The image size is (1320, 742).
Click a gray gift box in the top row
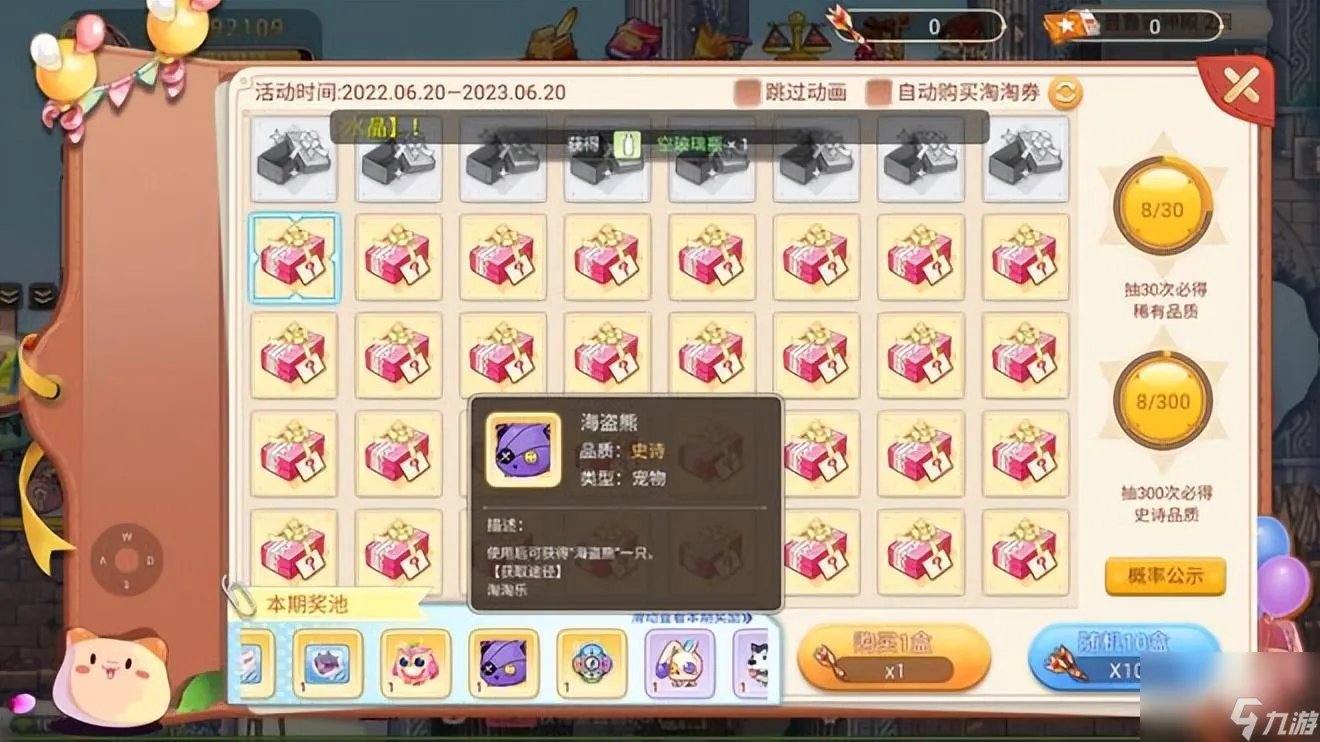[294, 160]
